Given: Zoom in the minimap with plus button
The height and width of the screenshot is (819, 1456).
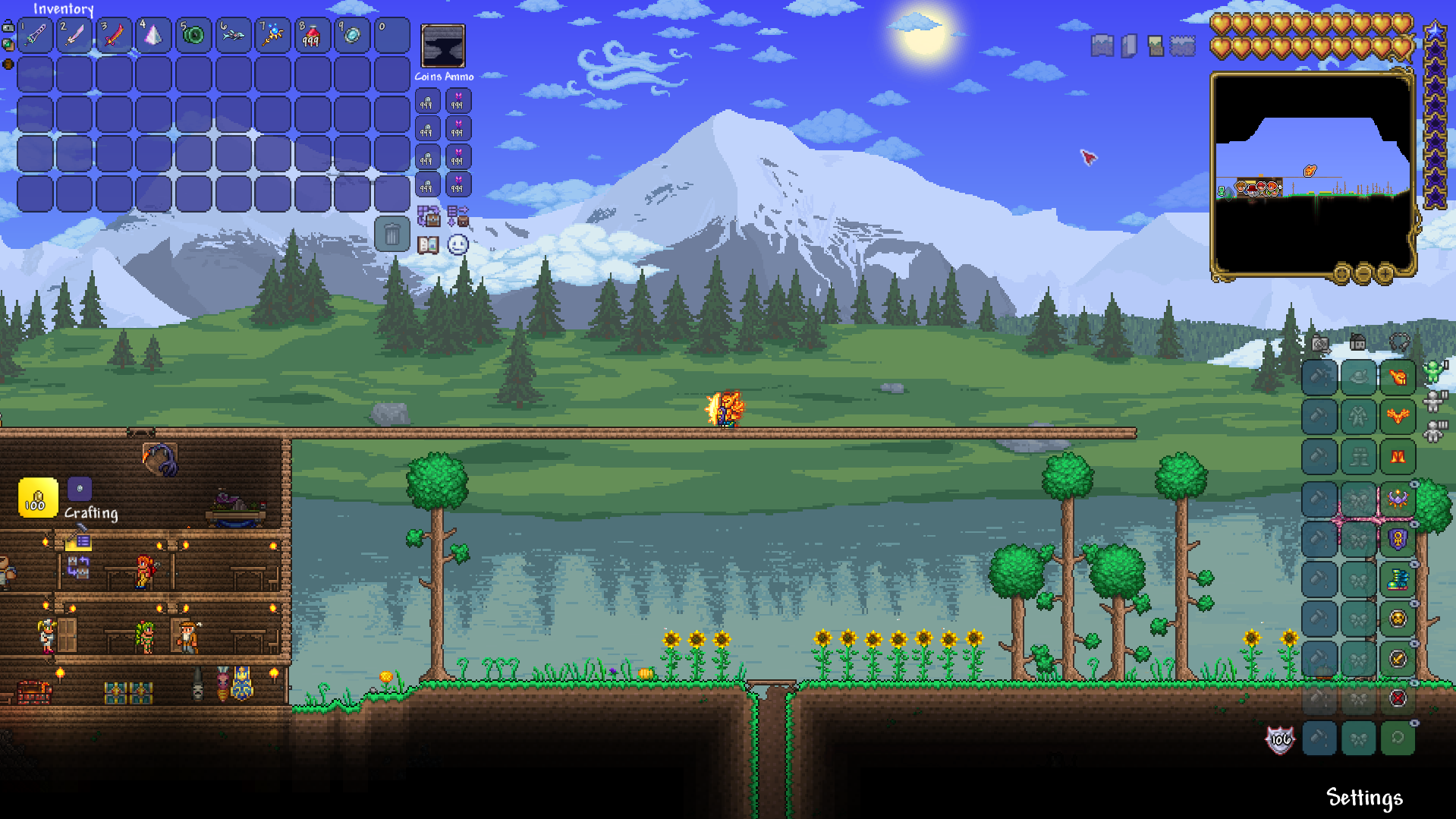Looking at the screenshot, I should pyautogui.click(x=1385, y=273).
